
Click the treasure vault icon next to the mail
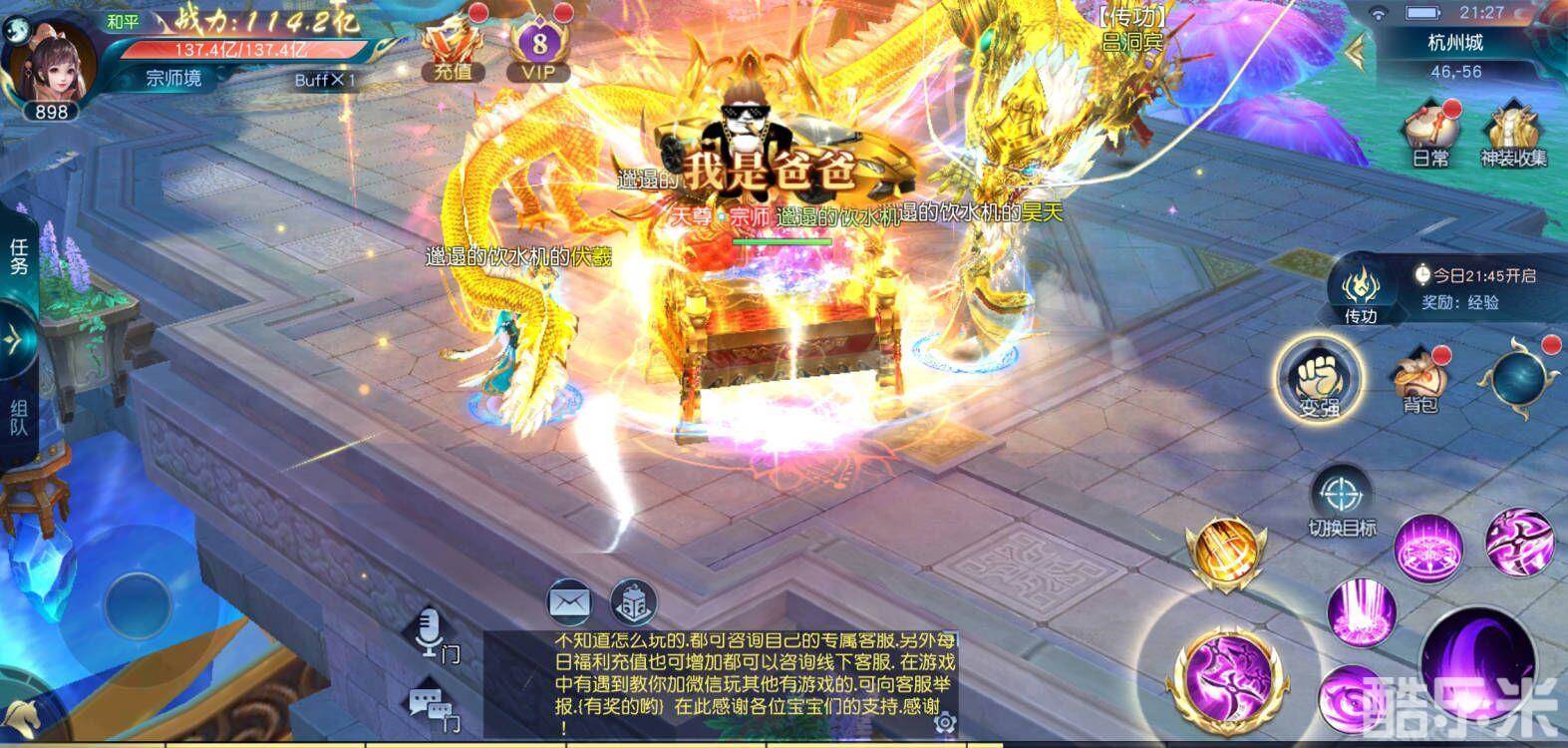(635, 602)
